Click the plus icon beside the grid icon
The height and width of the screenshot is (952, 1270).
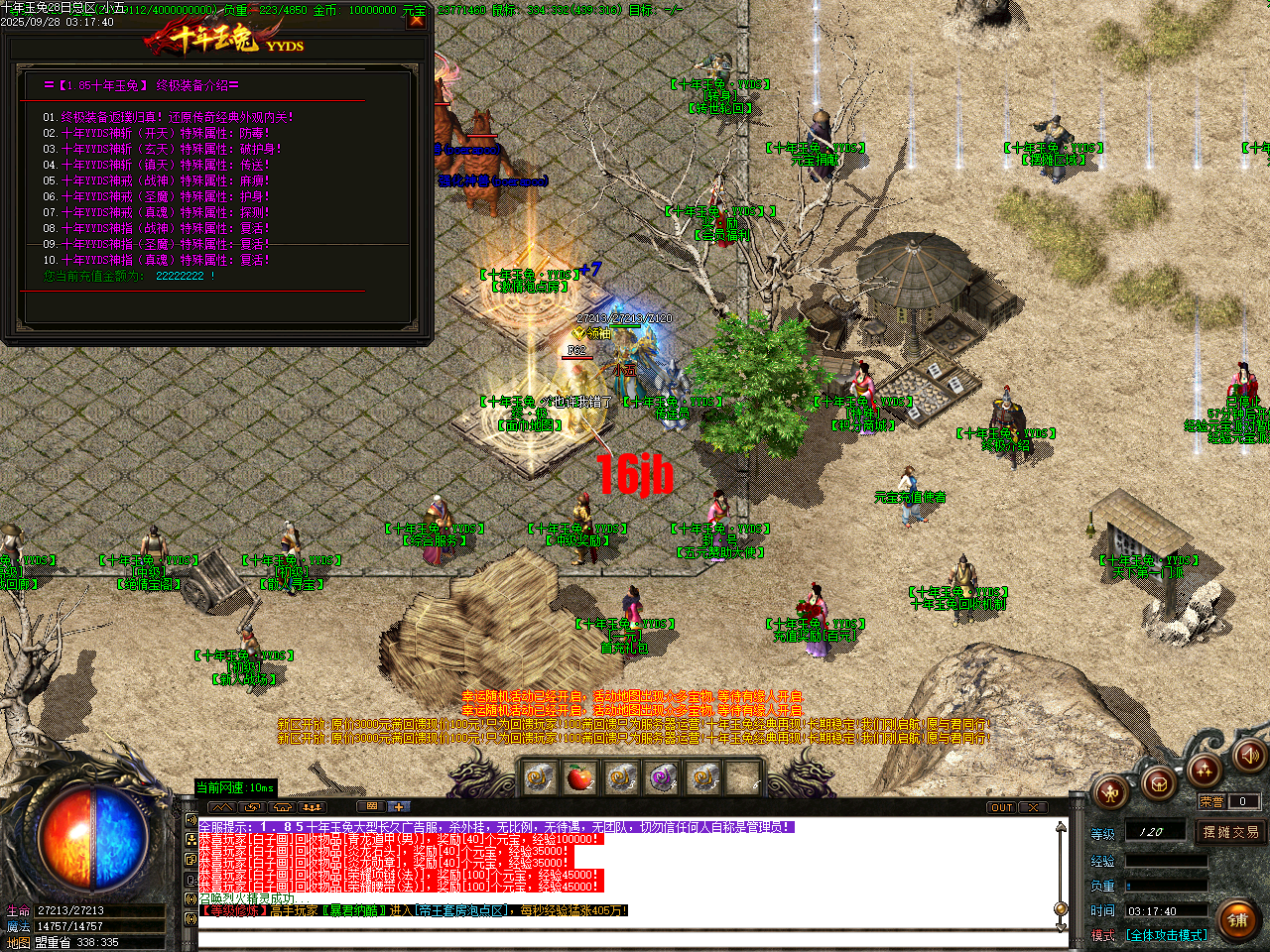(x=398, y=807)
